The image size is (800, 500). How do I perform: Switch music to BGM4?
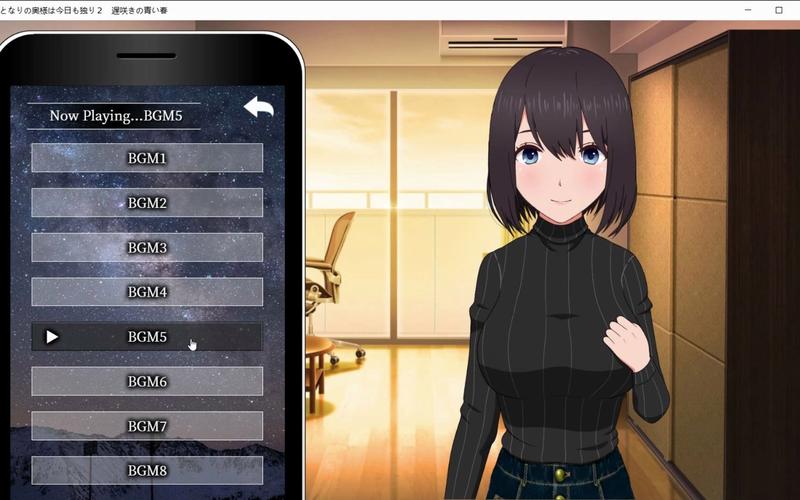pos(147,292)
